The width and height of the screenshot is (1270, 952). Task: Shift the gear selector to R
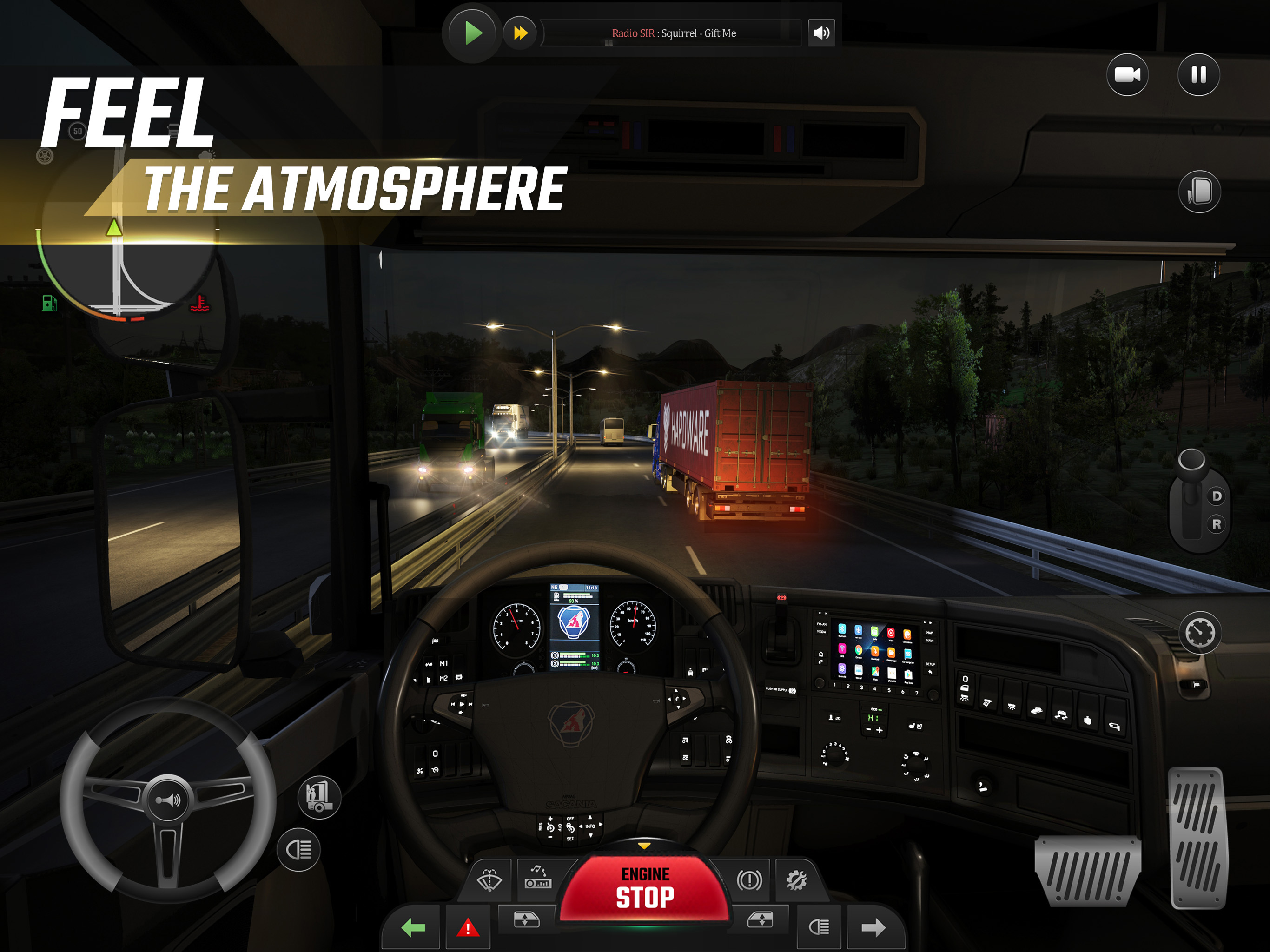[1216, 524]
